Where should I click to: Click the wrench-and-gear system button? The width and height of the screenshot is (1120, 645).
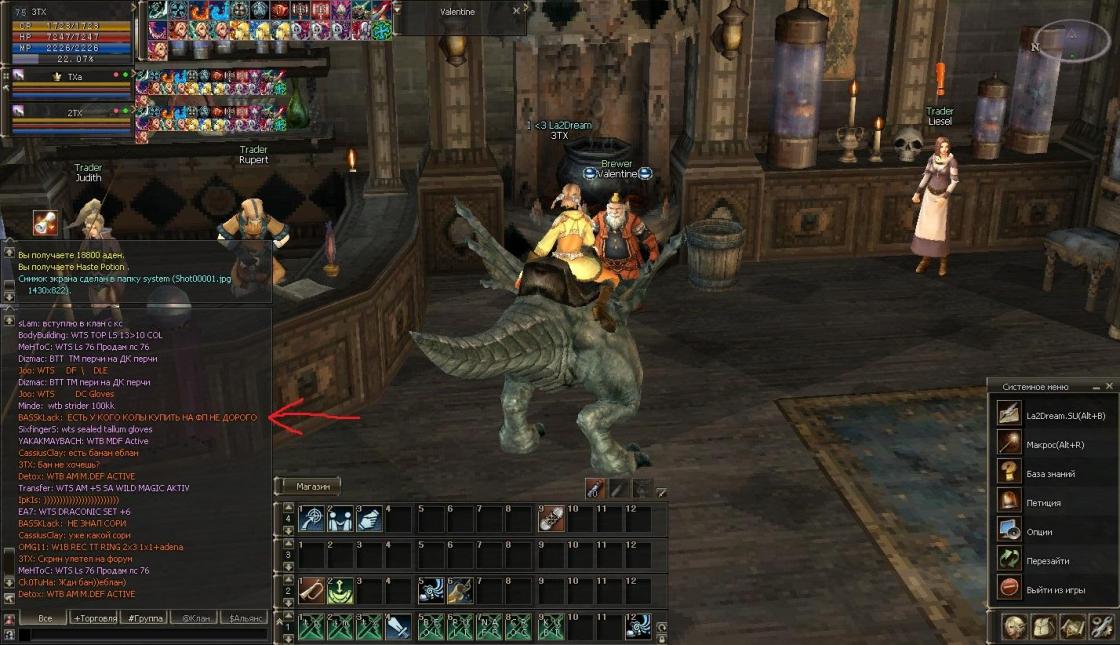coord(1102,627)
